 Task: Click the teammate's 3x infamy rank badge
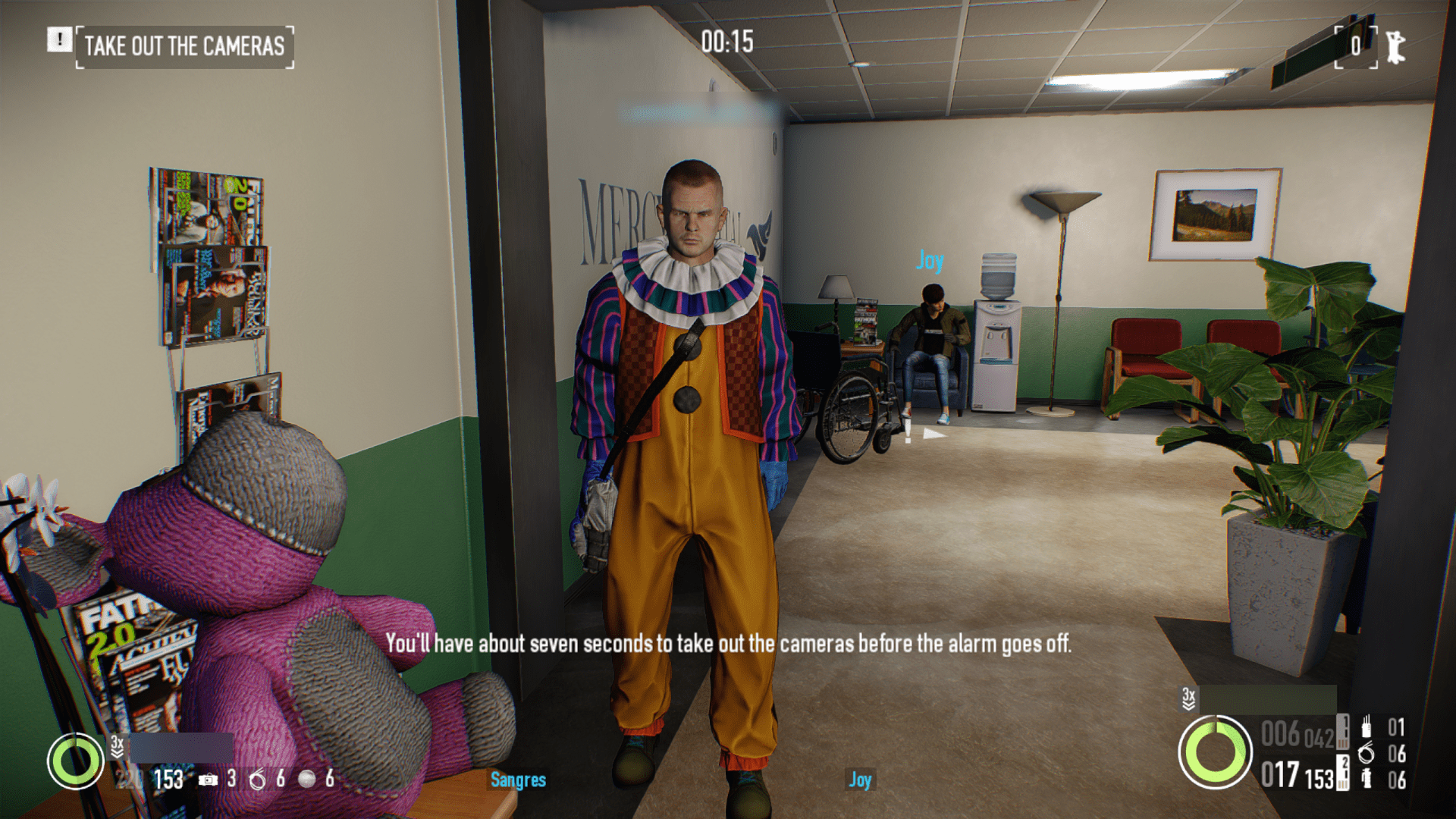pos(117,745)
